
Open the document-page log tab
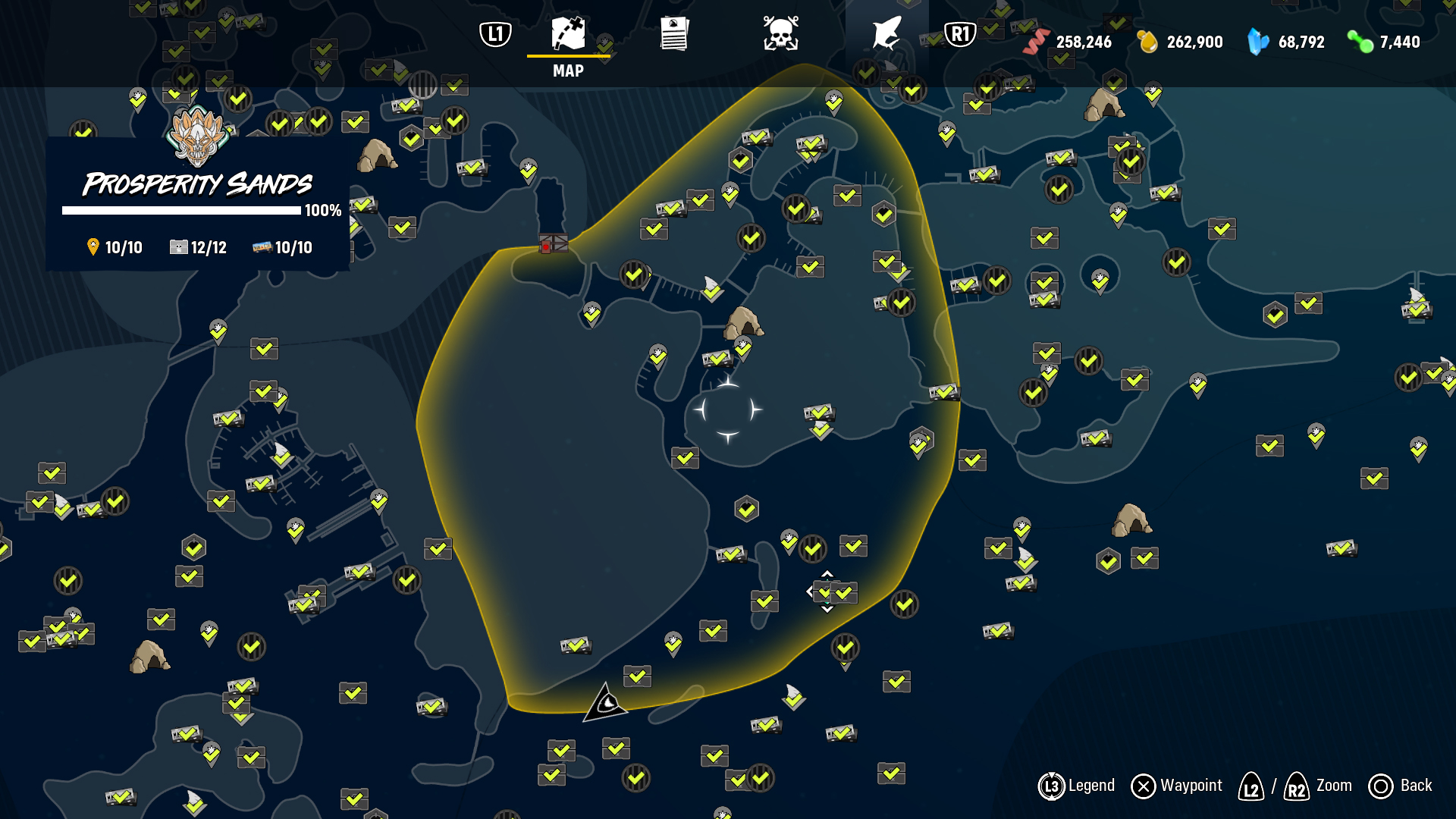(673, 35)
